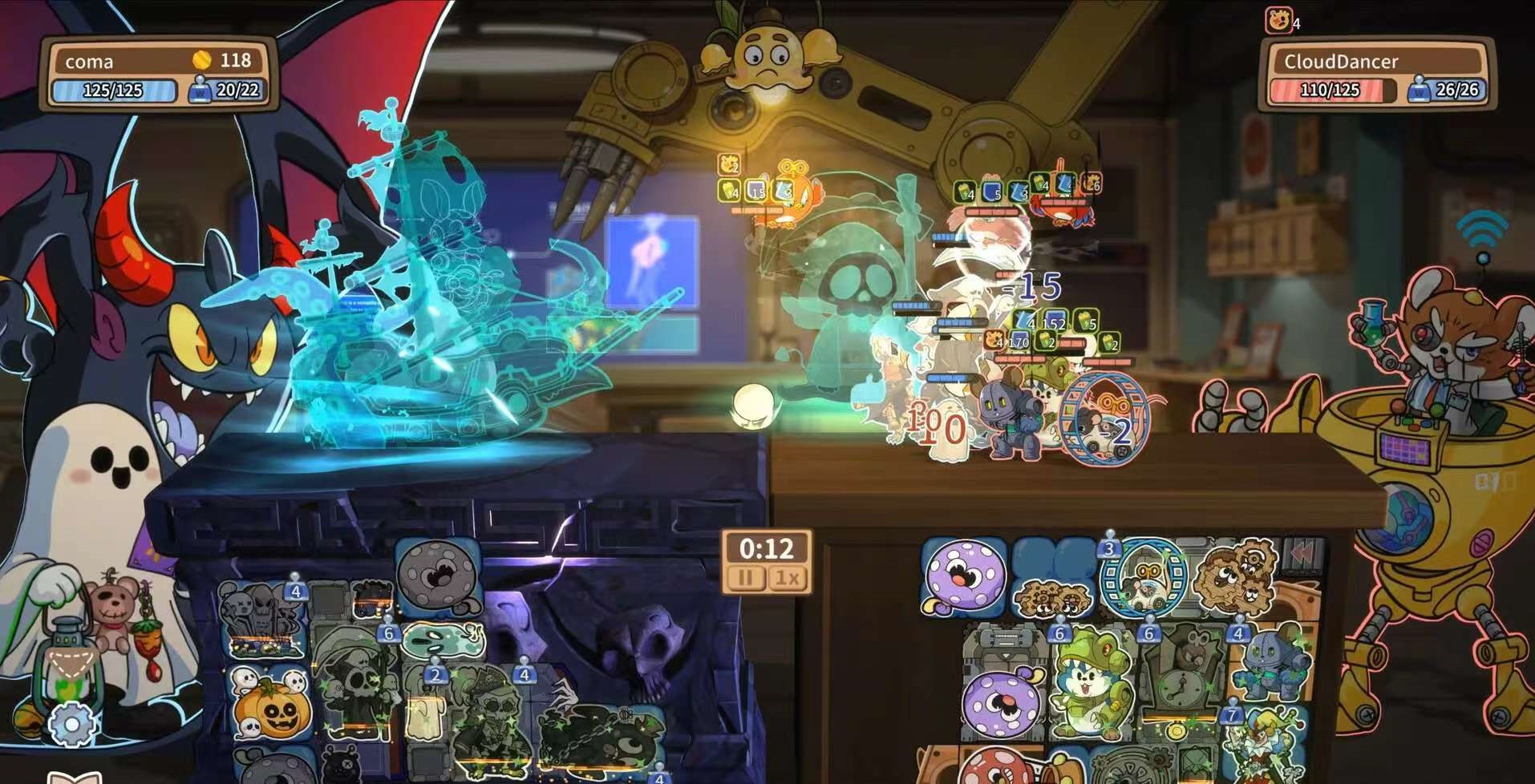Click the rewind arrows button
The image size is (1535, 784).
(1302, 552)
